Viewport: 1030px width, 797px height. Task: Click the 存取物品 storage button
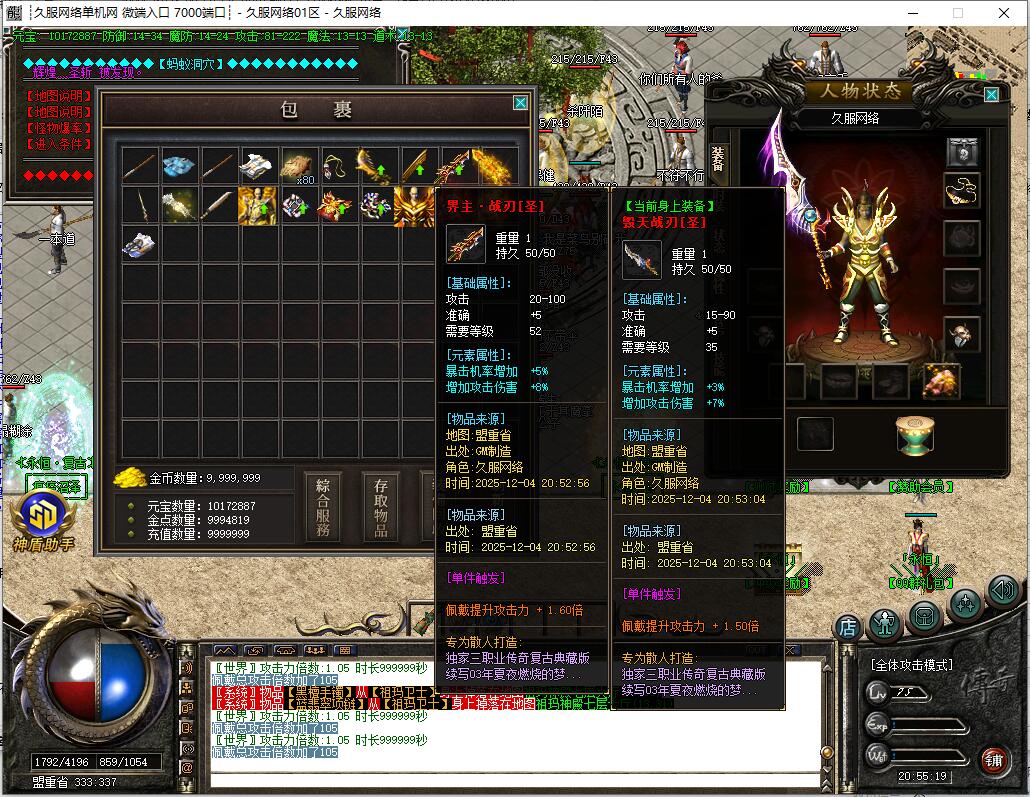tap(381, 508)
